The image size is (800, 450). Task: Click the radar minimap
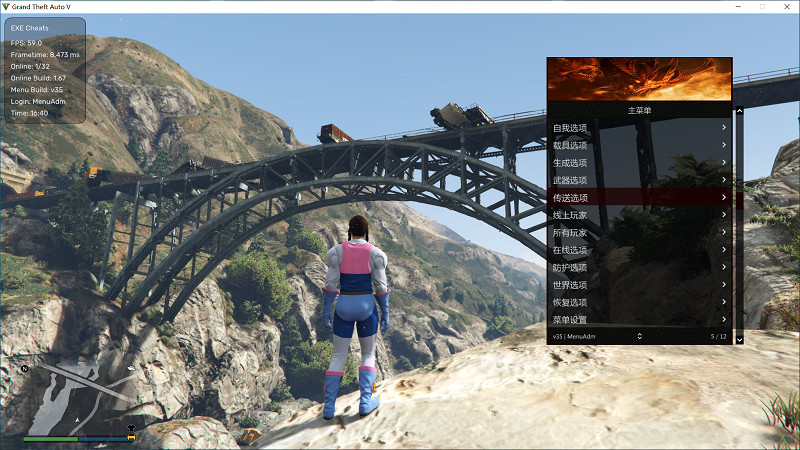pos(78,396)
